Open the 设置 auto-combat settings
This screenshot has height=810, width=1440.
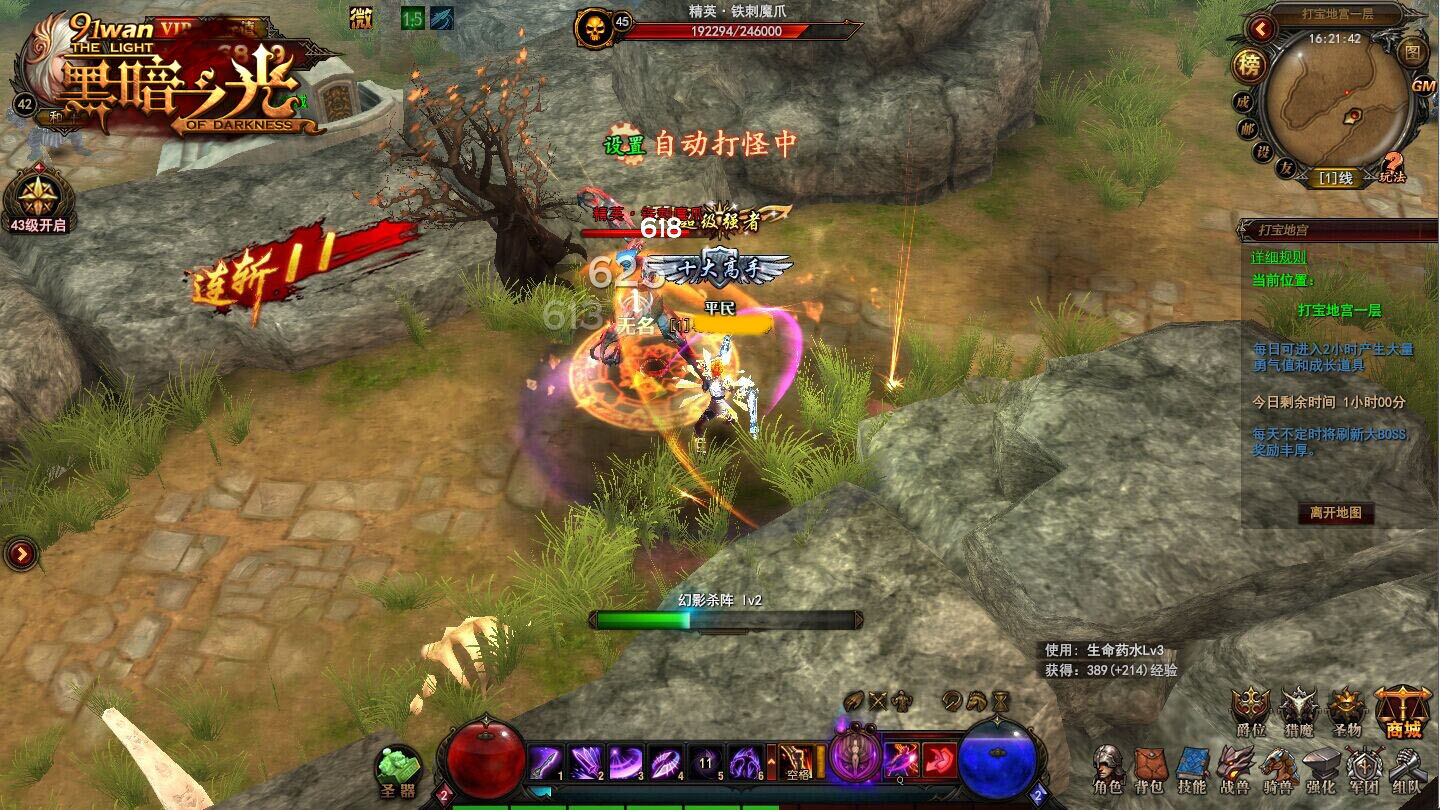coord(627,145)
